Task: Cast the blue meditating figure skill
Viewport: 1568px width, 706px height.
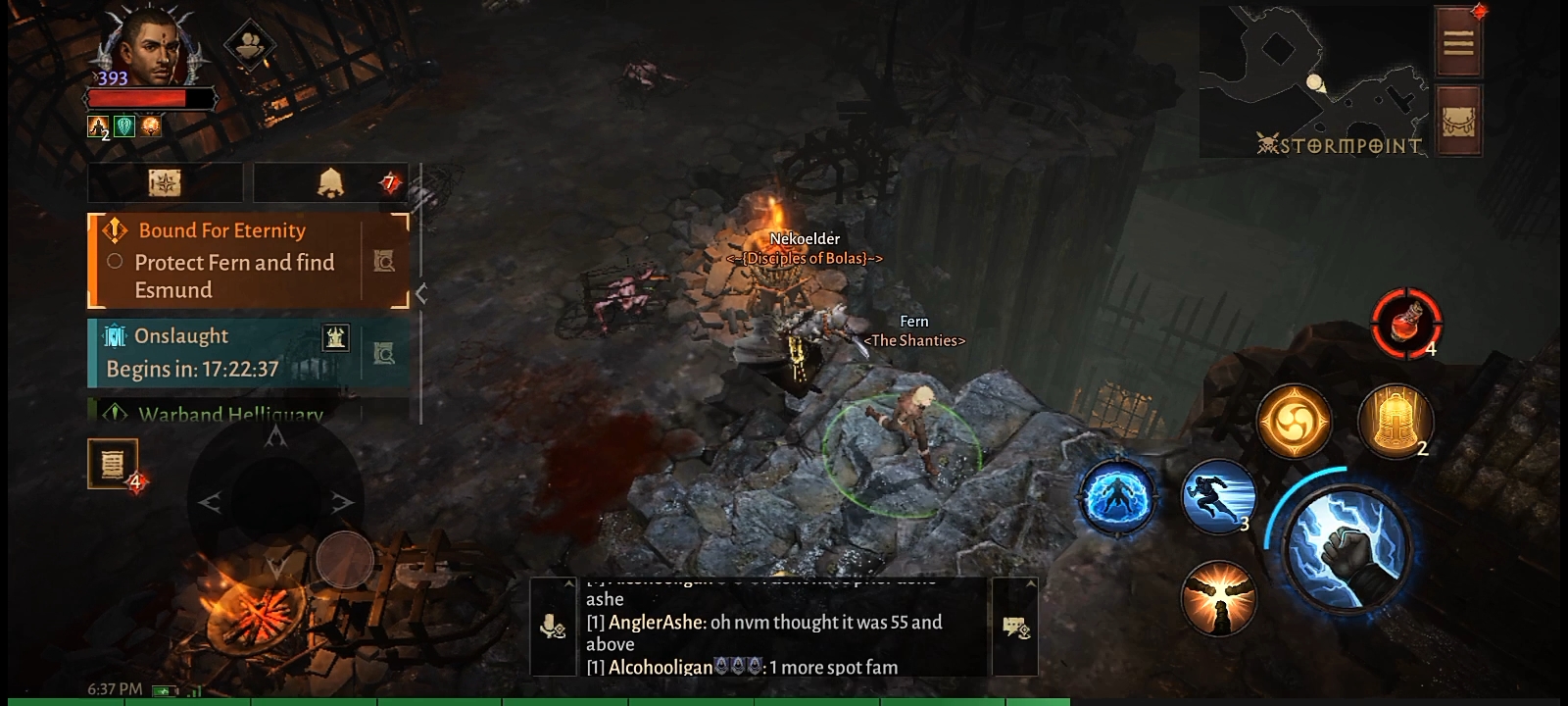Action: tap(1116, 497)
